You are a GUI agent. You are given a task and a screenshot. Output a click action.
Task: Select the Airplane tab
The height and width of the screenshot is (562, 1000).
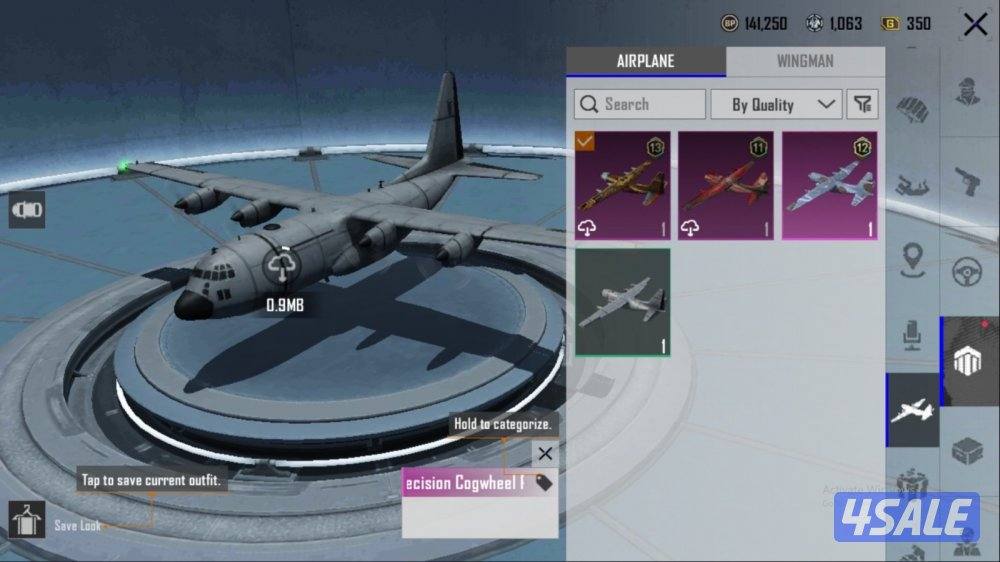[645, 62]
